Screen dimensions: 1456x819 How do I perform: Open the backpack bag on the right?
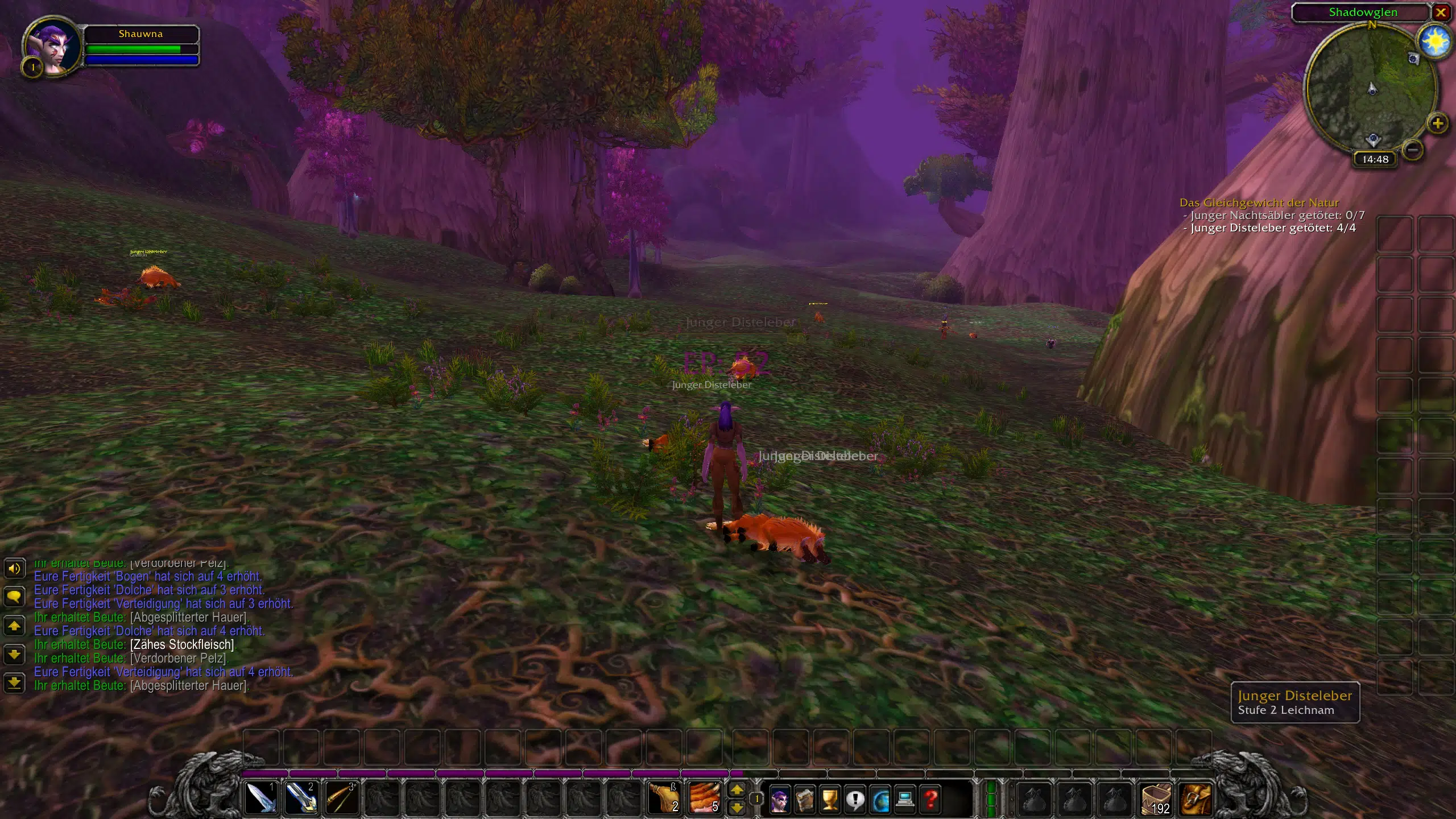[x=1196, y=799]
